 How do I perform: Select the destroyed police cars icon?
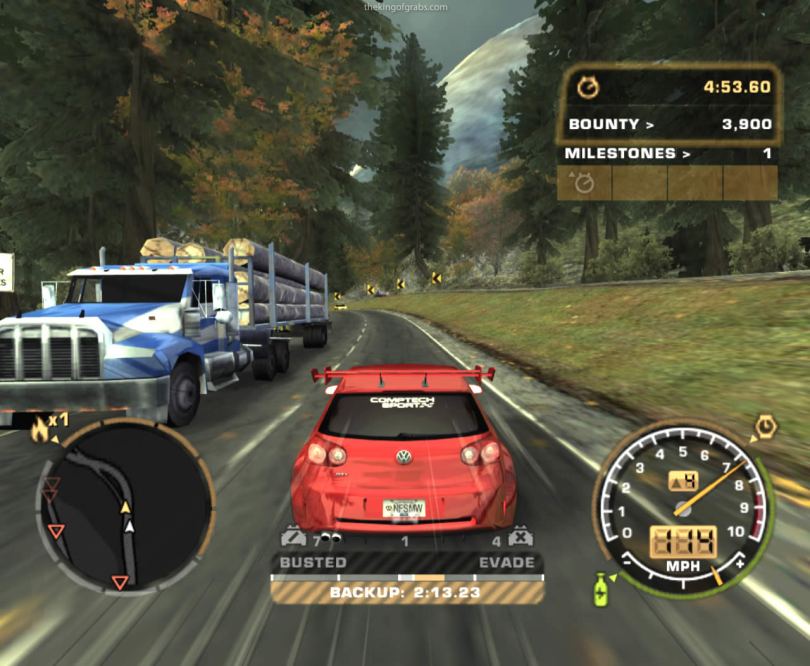pos(520,538)
